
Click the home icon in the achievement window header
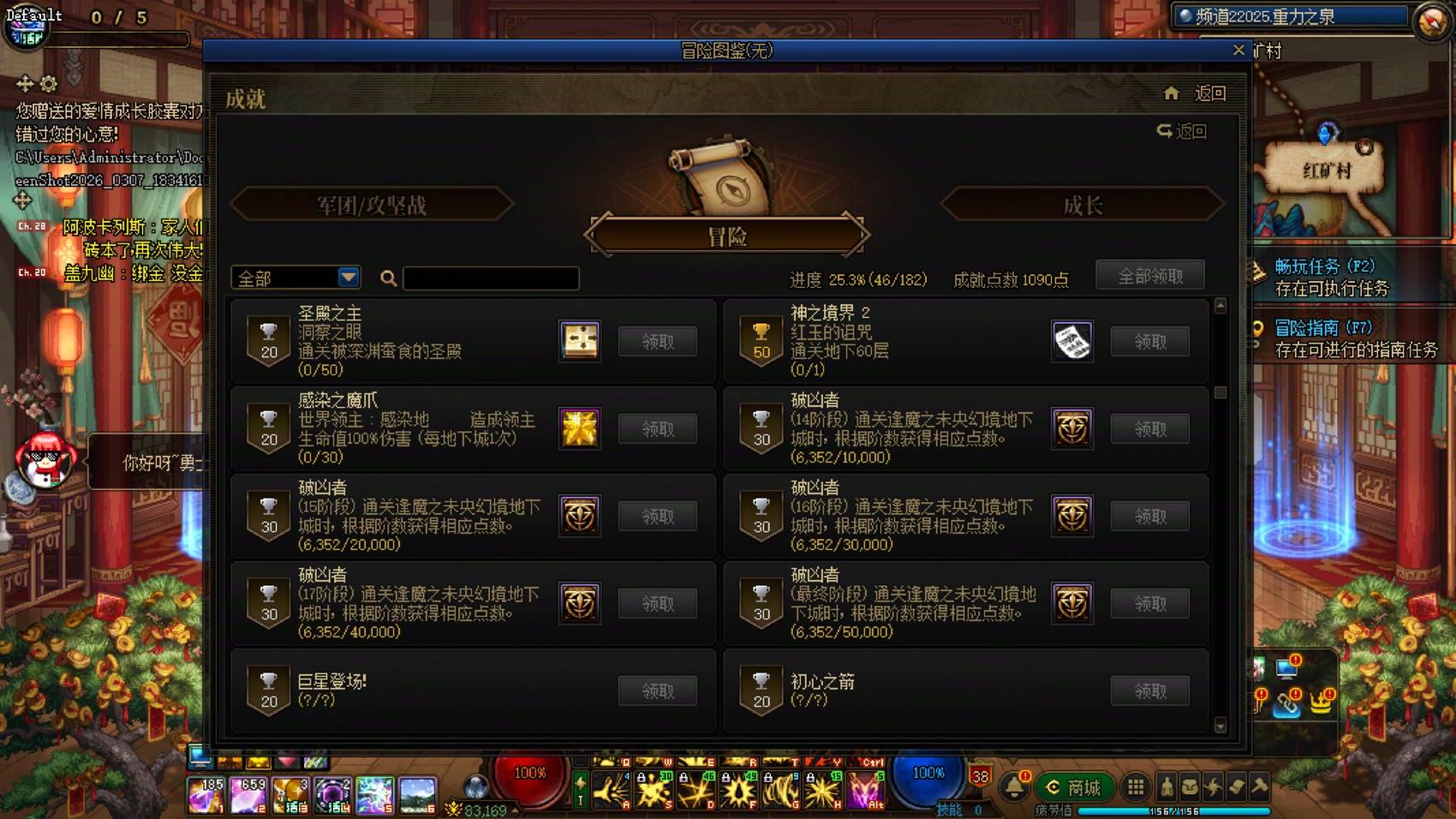tap(1172, 93)
